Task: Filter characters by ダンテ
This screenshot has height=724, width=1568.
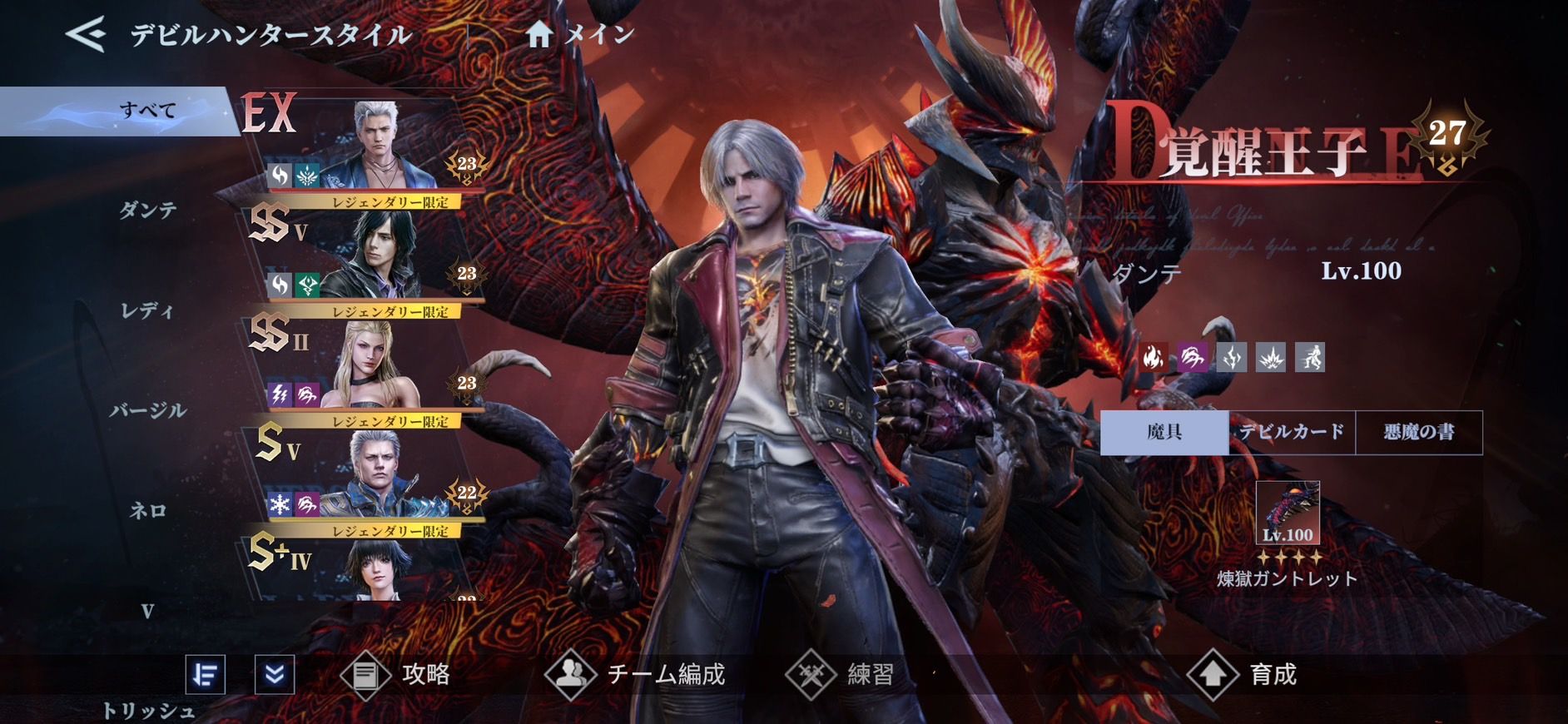Action: tap(147, 211)
